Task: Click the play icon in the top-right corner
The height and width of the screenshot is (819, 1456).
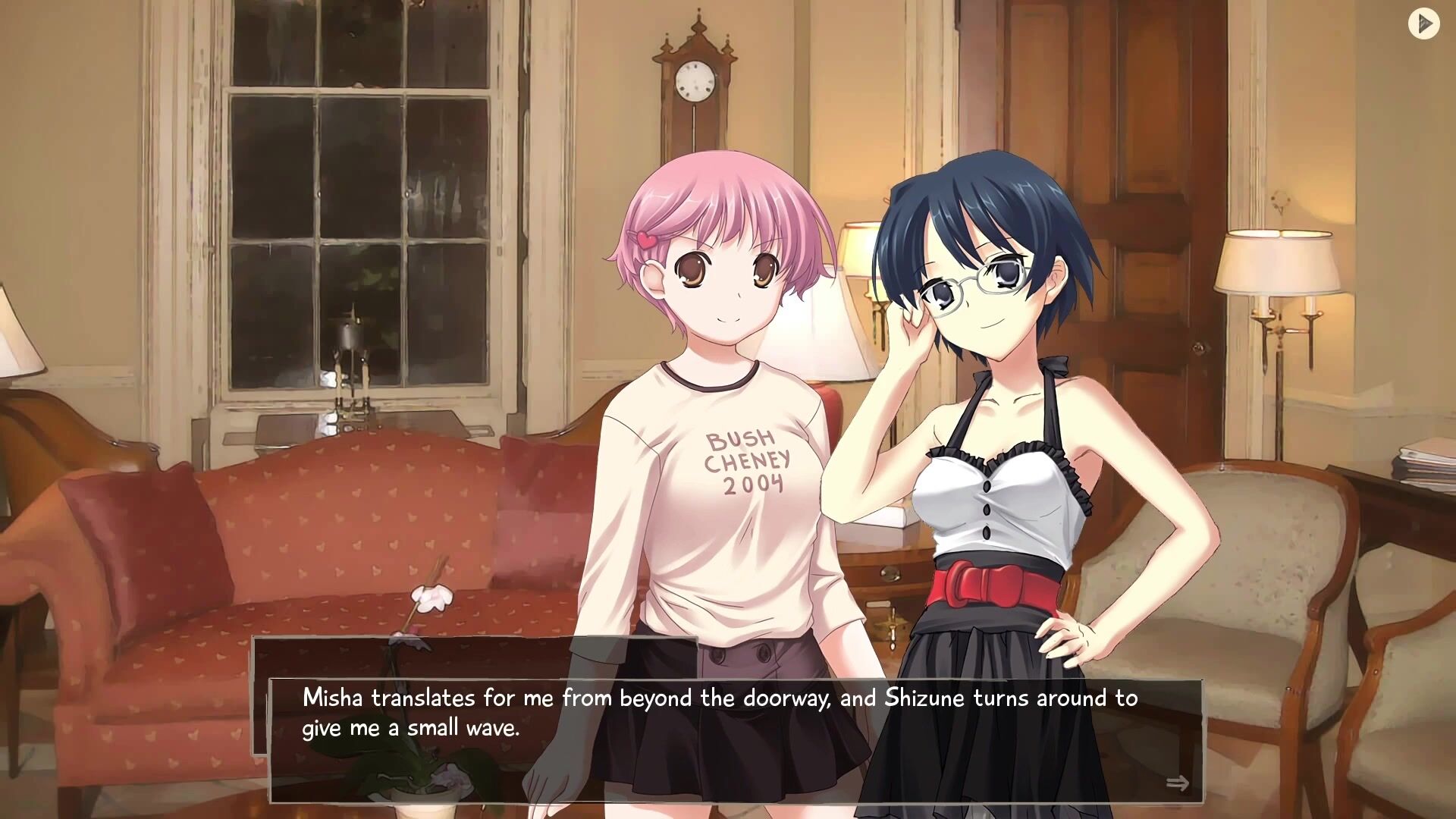Action: point(1423,24)
